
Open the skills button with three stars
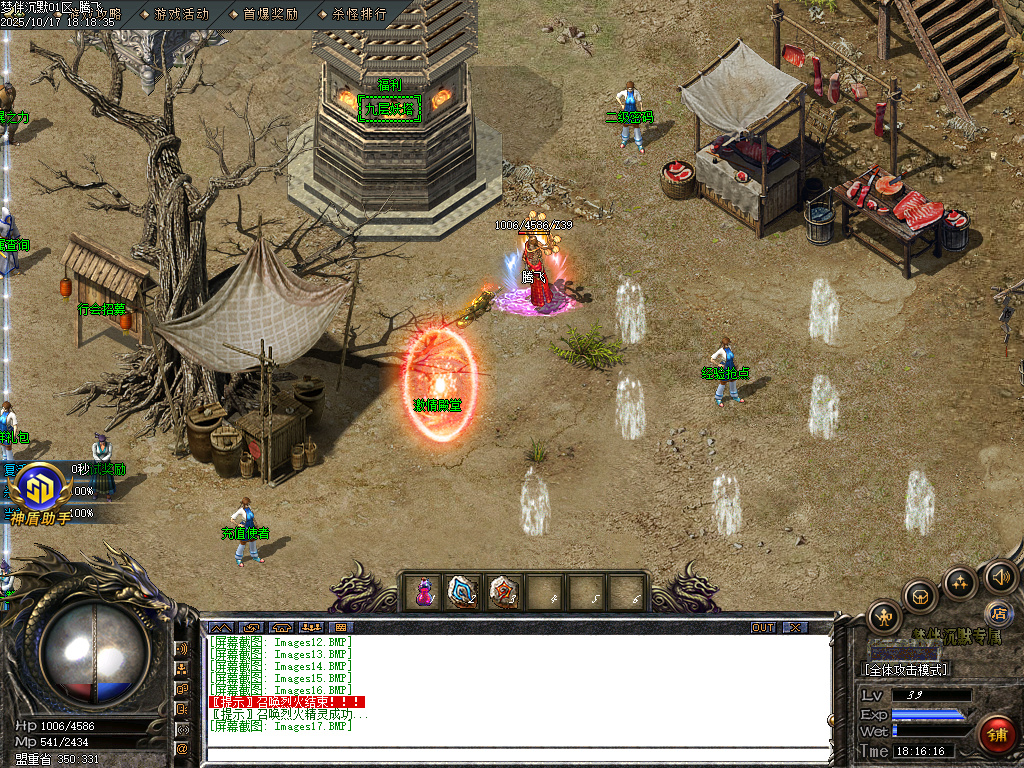(959, 582)
